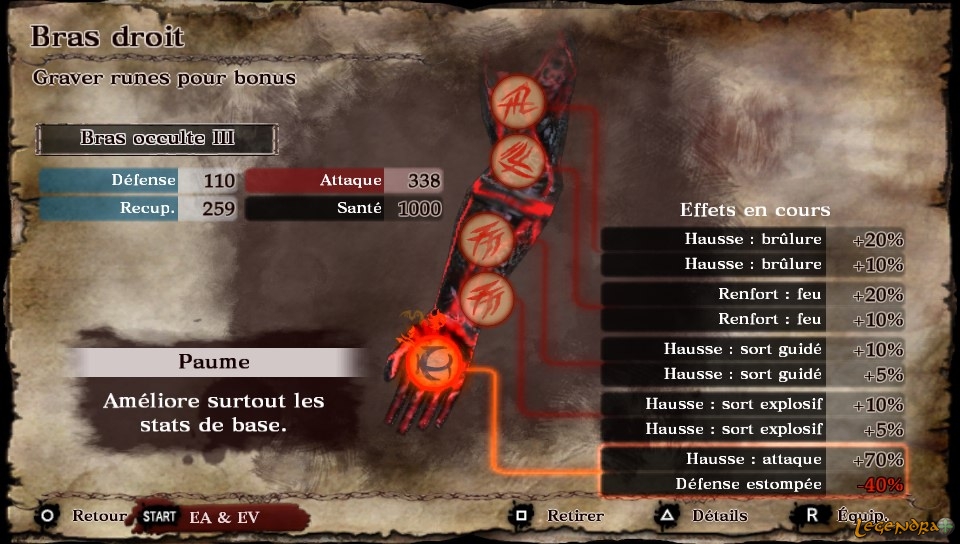Select the Hausse : sort guidé +10% row

(x=752, y=349)
